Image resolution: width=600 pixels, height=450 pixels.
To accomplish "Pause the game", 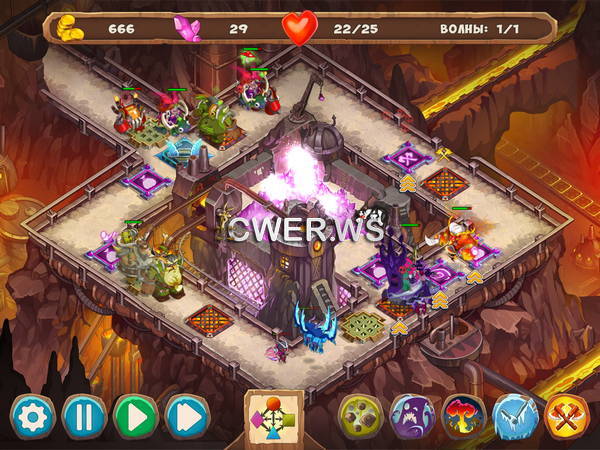I will (x=84, y=416).
